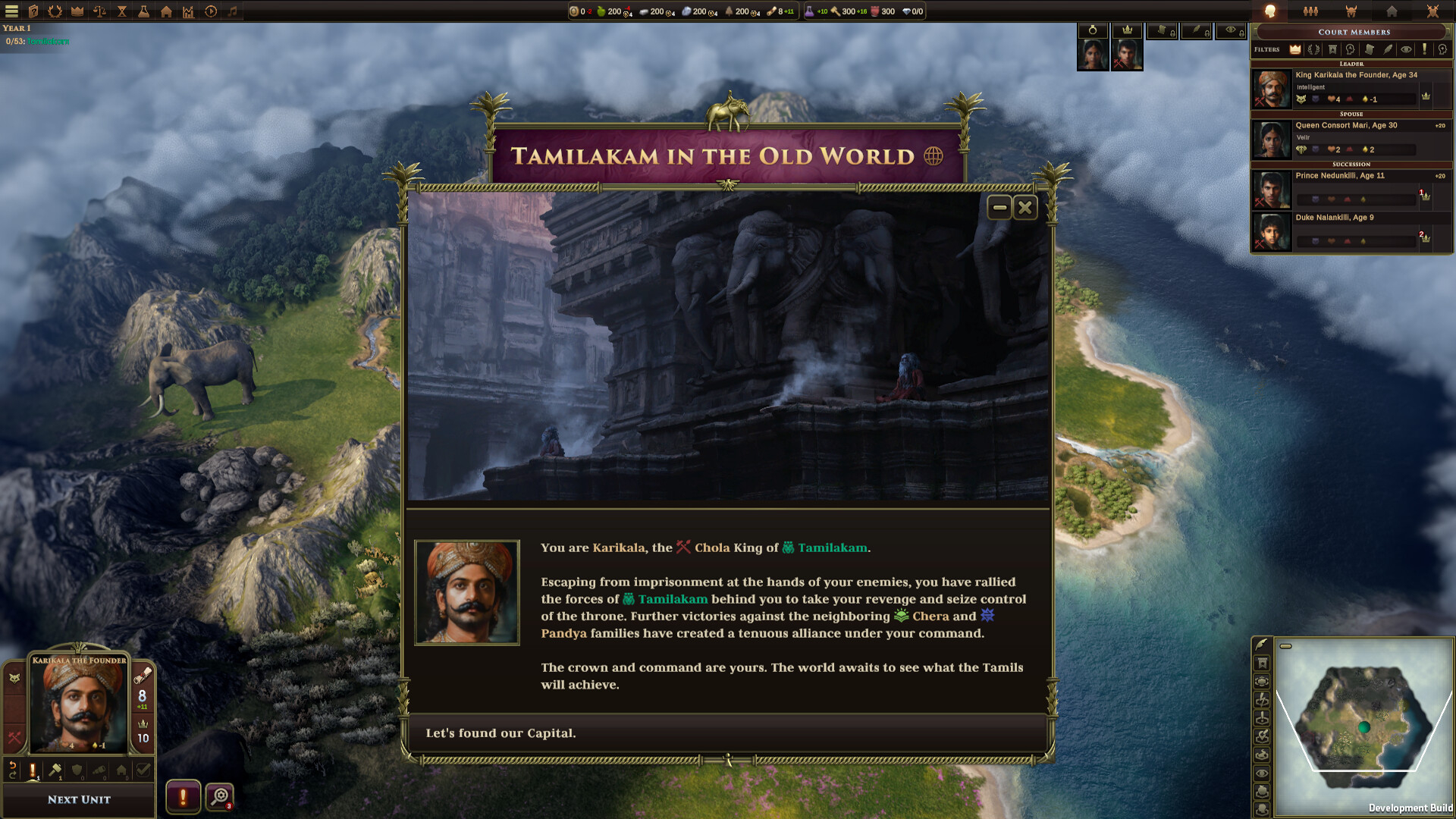Open the research flask icon
1456x819 pixels.
pyautogui.click(x=143, y=11)
